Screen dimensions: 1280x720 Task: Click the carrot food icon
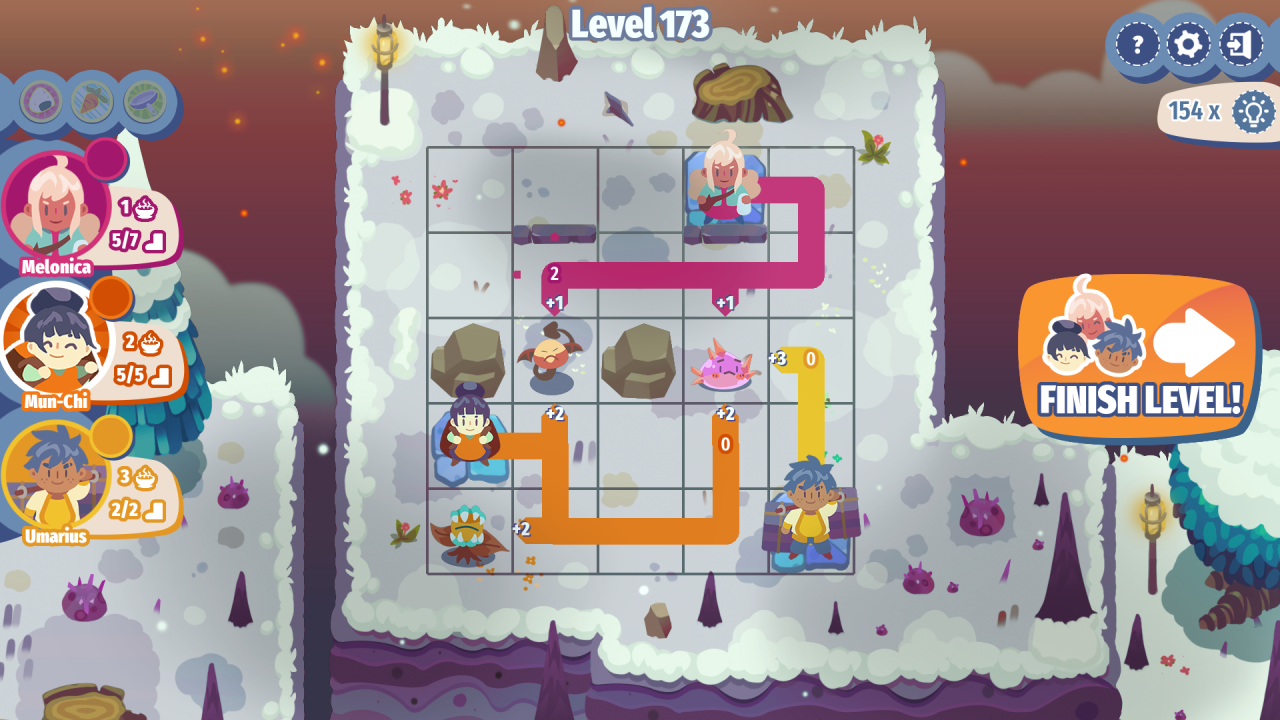point(93,101)
